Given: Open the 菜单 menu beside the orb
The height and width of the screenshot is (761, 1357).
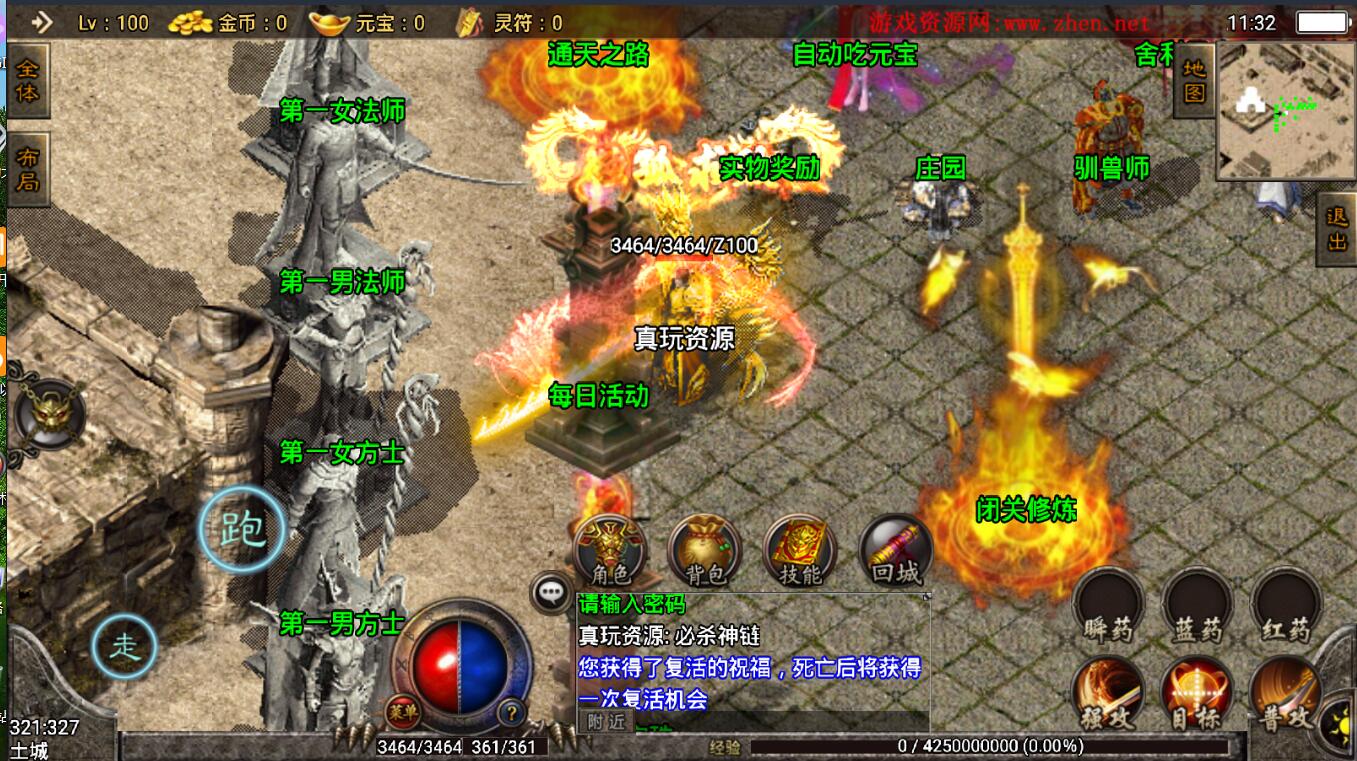Looking at the screenshot, I should pos(400,712).
